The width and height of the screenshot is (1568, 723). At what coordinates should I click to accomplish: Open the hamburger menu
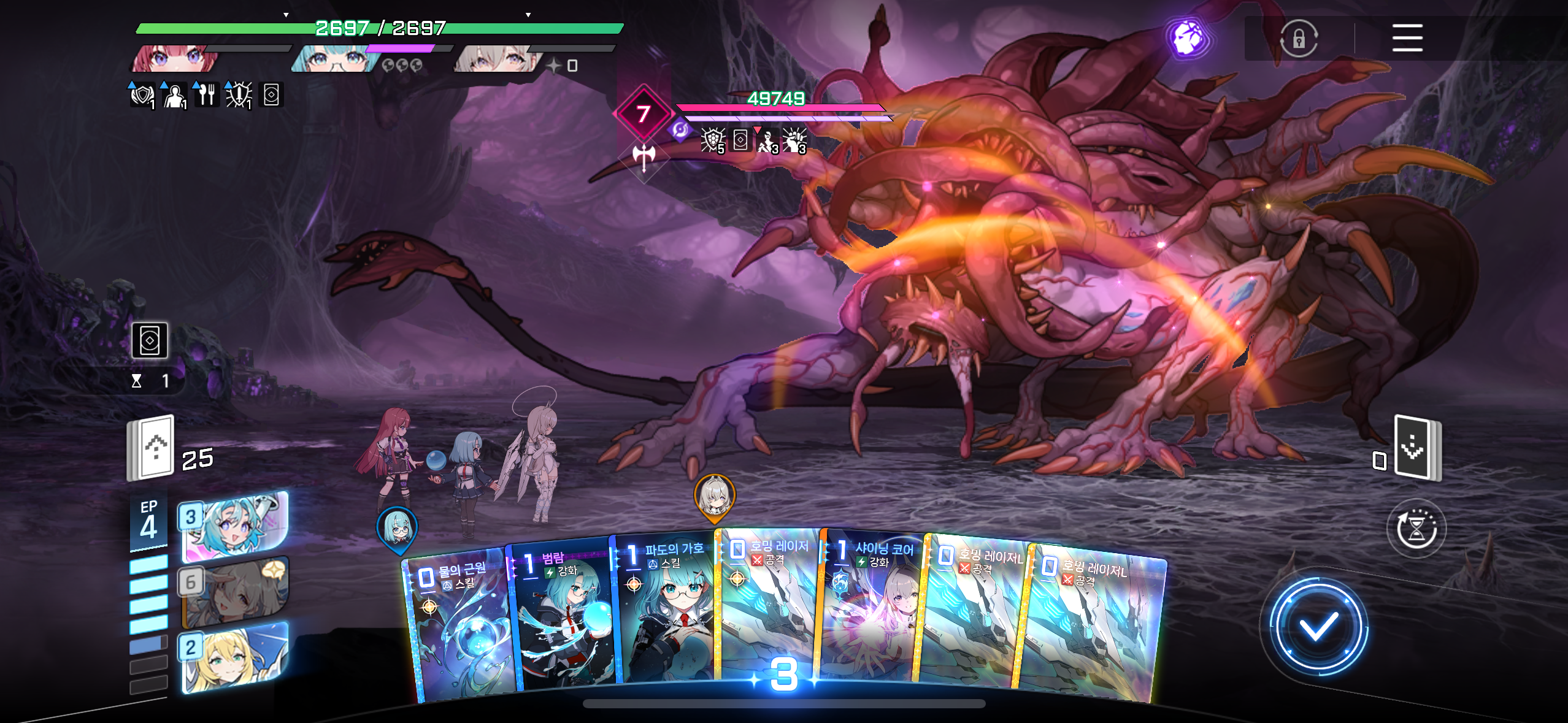point(1407,38)
